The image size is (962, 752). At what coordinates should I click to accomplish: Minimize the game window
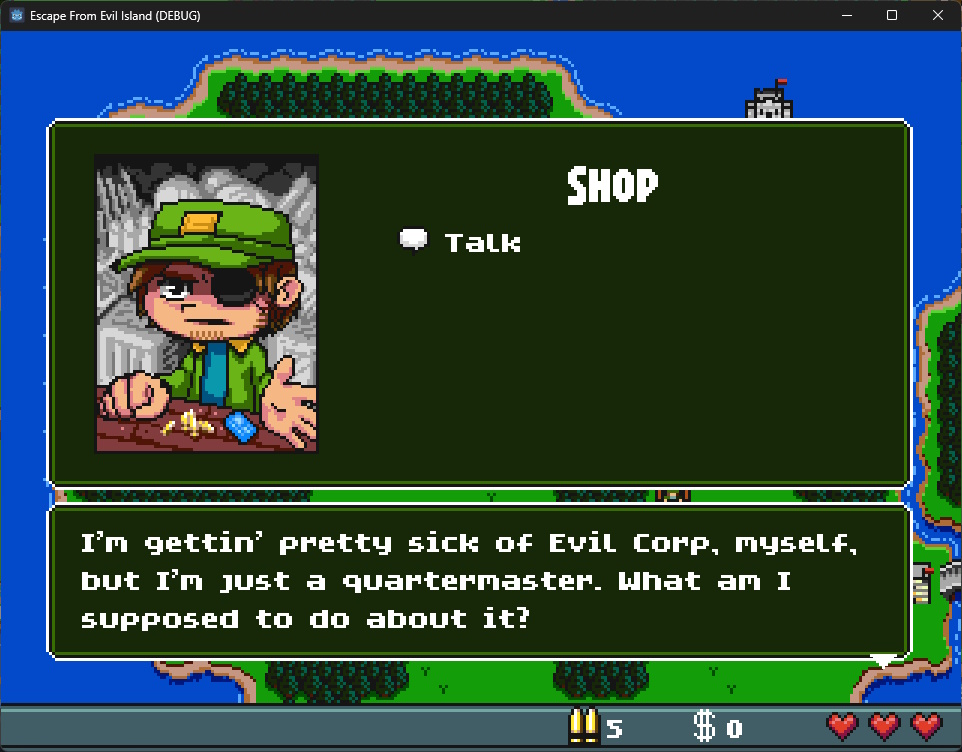(x=845, y=15)
